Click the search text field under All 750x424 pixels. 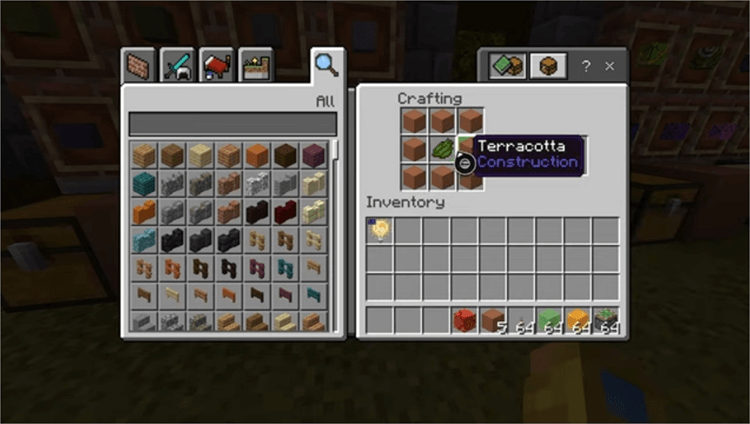(x=232, y=123)
